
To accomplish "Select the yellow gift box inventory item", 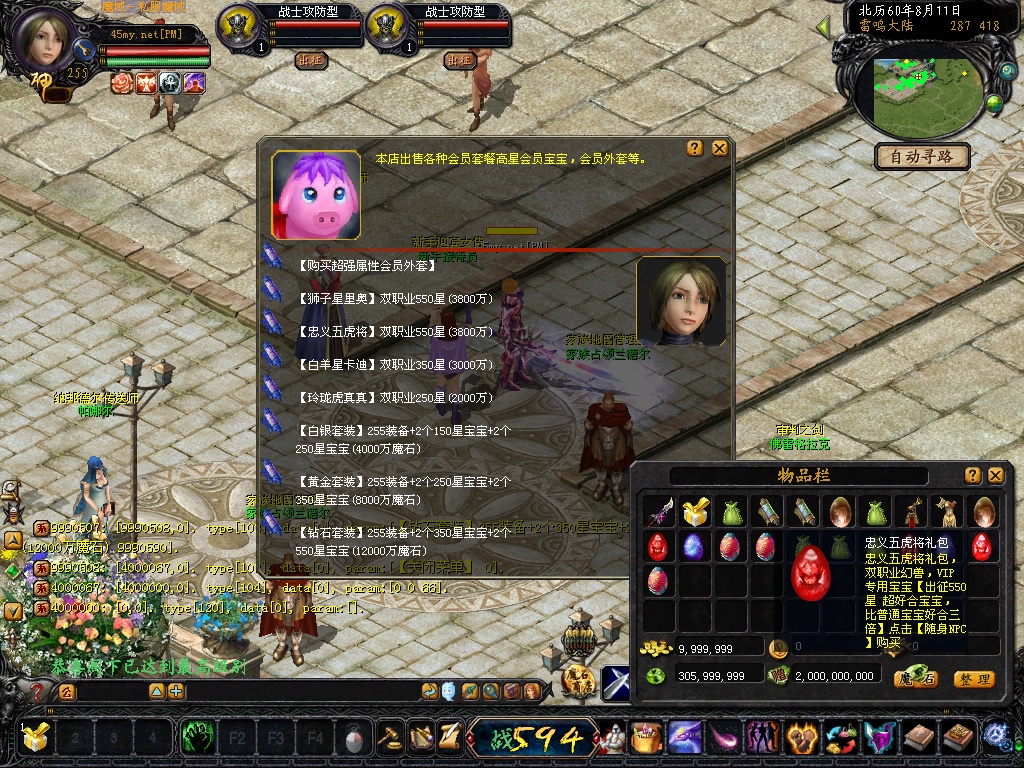I will tap(695, 512).
